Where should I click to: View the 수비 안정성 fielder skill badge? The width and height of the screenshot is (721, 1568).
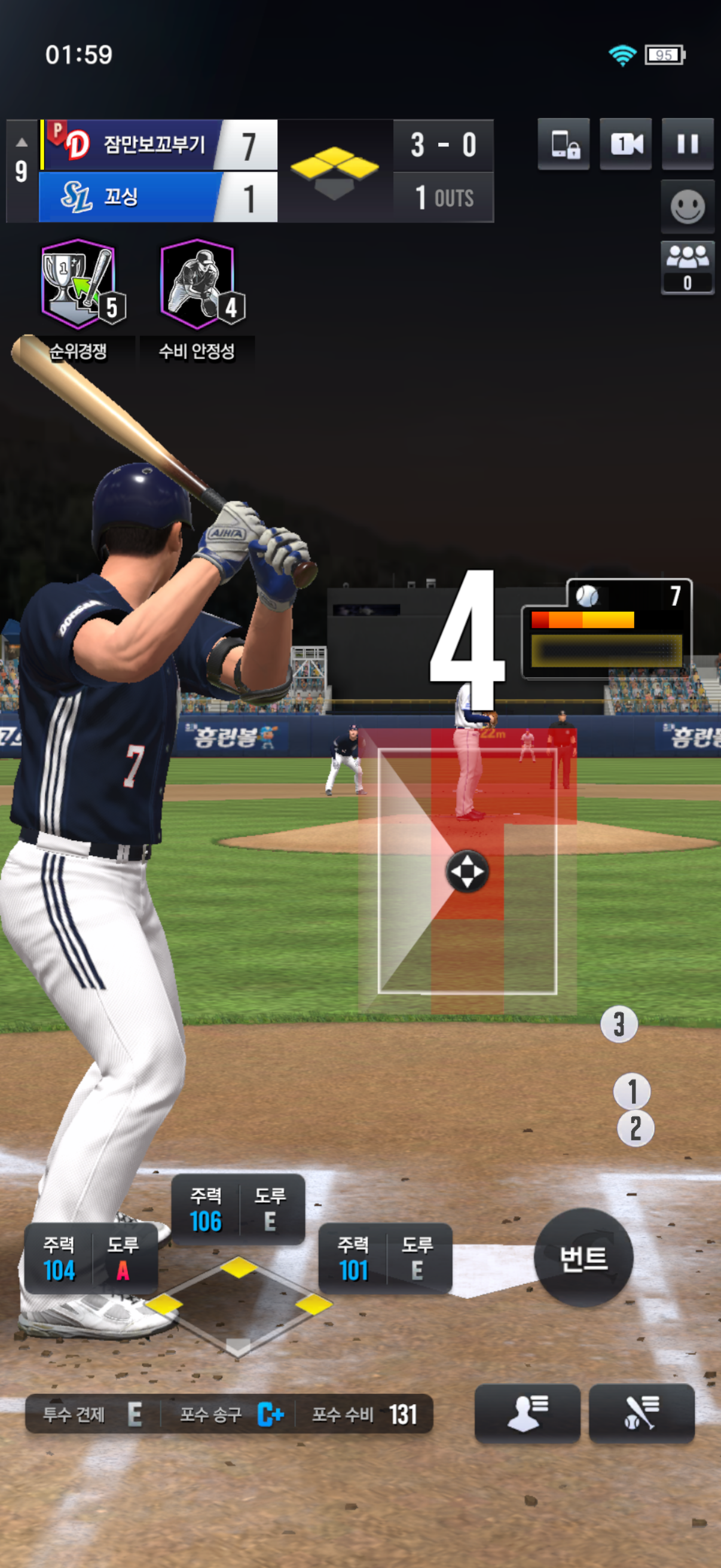click(198, 284)
